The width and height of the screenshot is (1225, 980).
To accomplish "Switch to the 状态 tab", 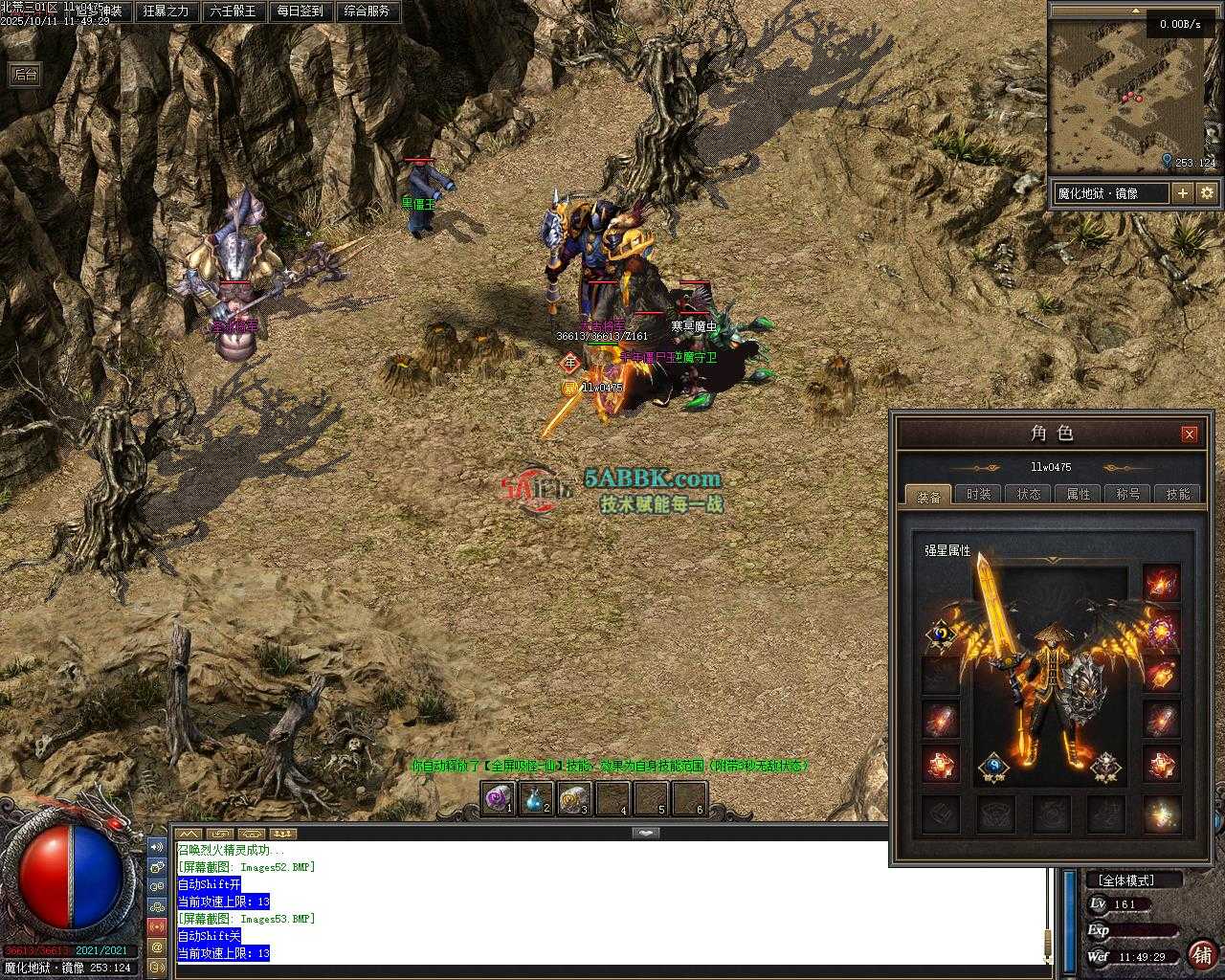I will [x=1029, y=494].
